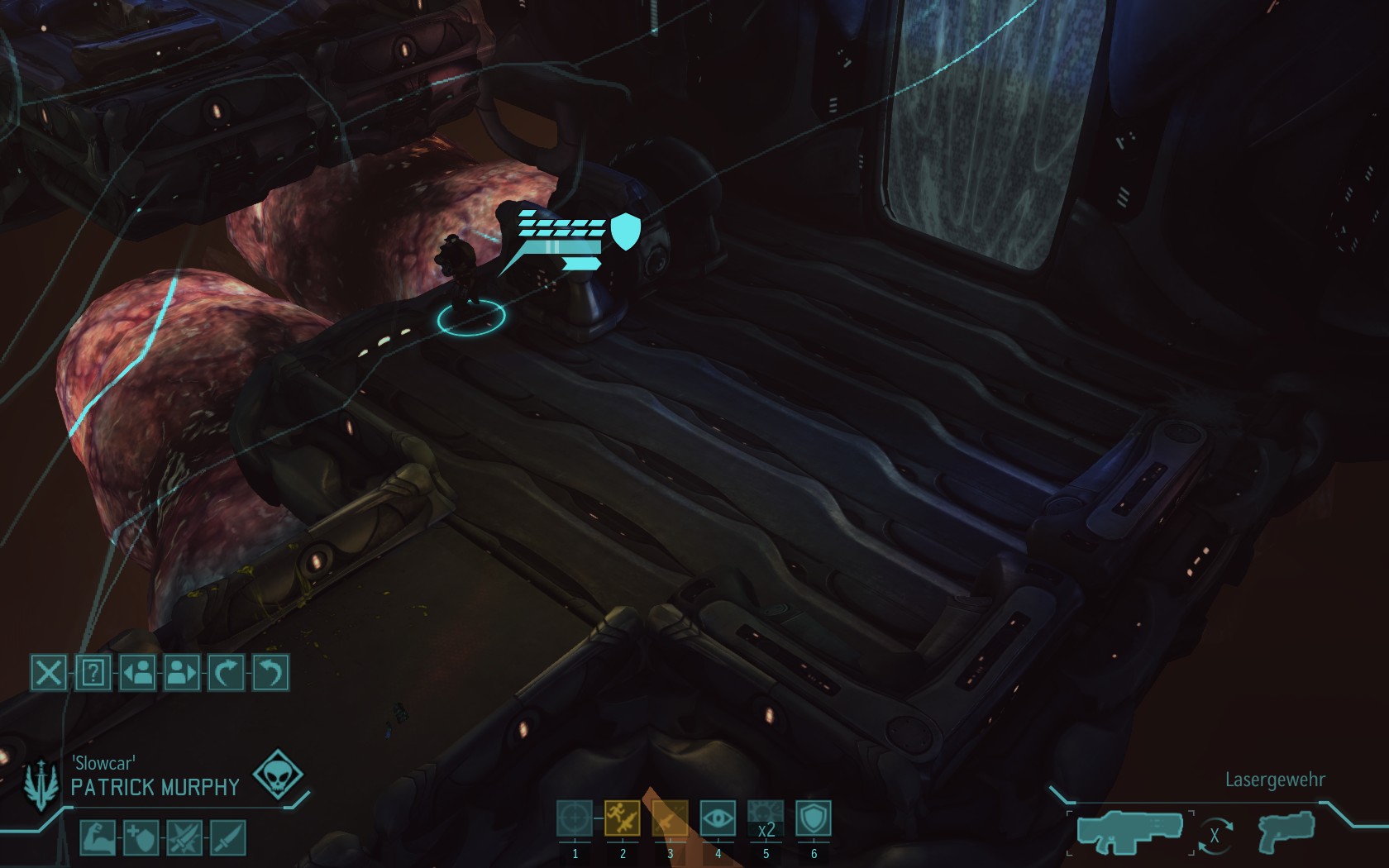Viewport: 1389px width, 868px height.
Task: Activate the Hunker Down shield ability
Action: [x=814, y=819]
